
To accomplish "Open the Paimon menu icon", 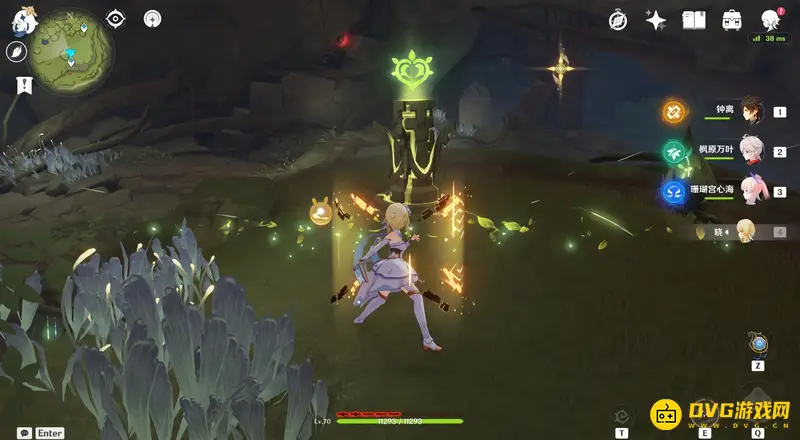I will tap(21, 18).
